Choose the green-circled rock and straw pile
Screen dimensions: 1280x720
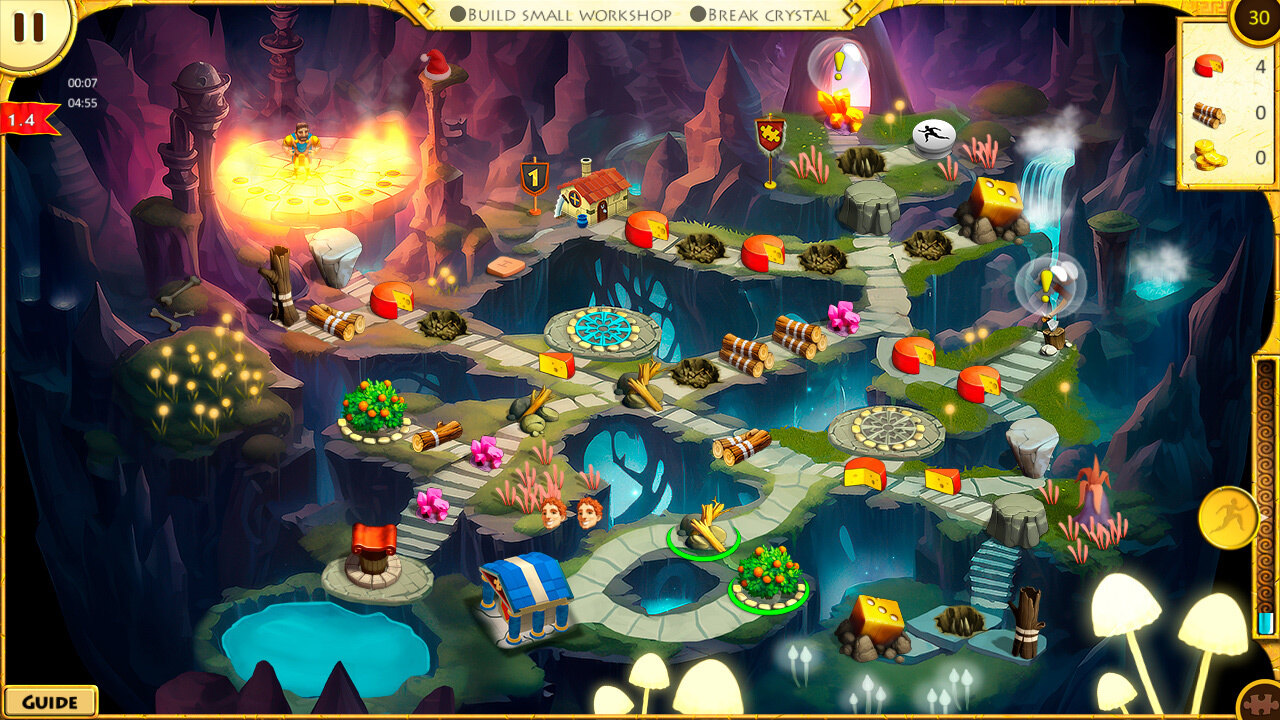pos(704,529)
